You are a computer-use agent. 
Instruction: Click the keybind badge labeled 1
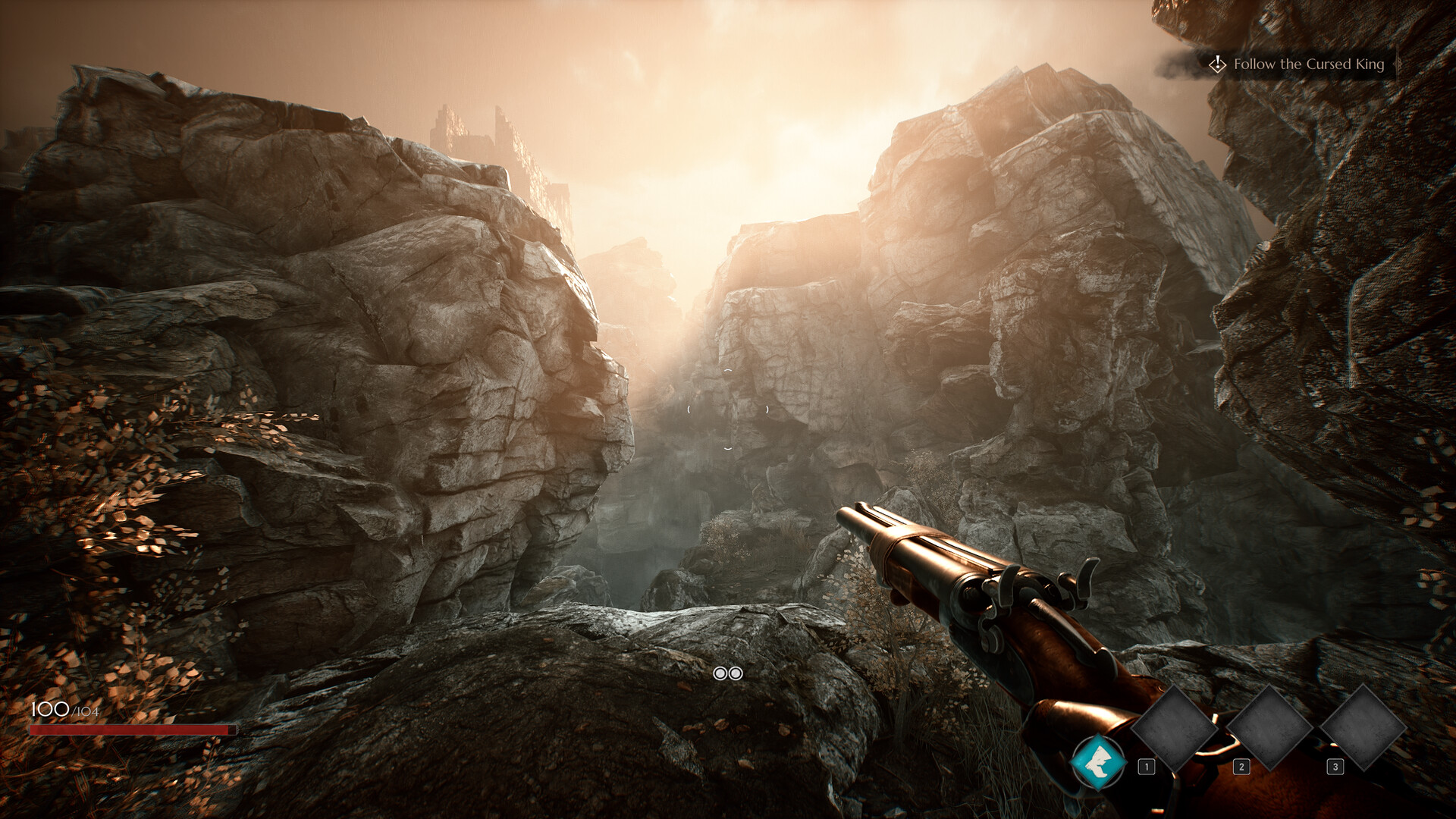[x=1147, y=767]
